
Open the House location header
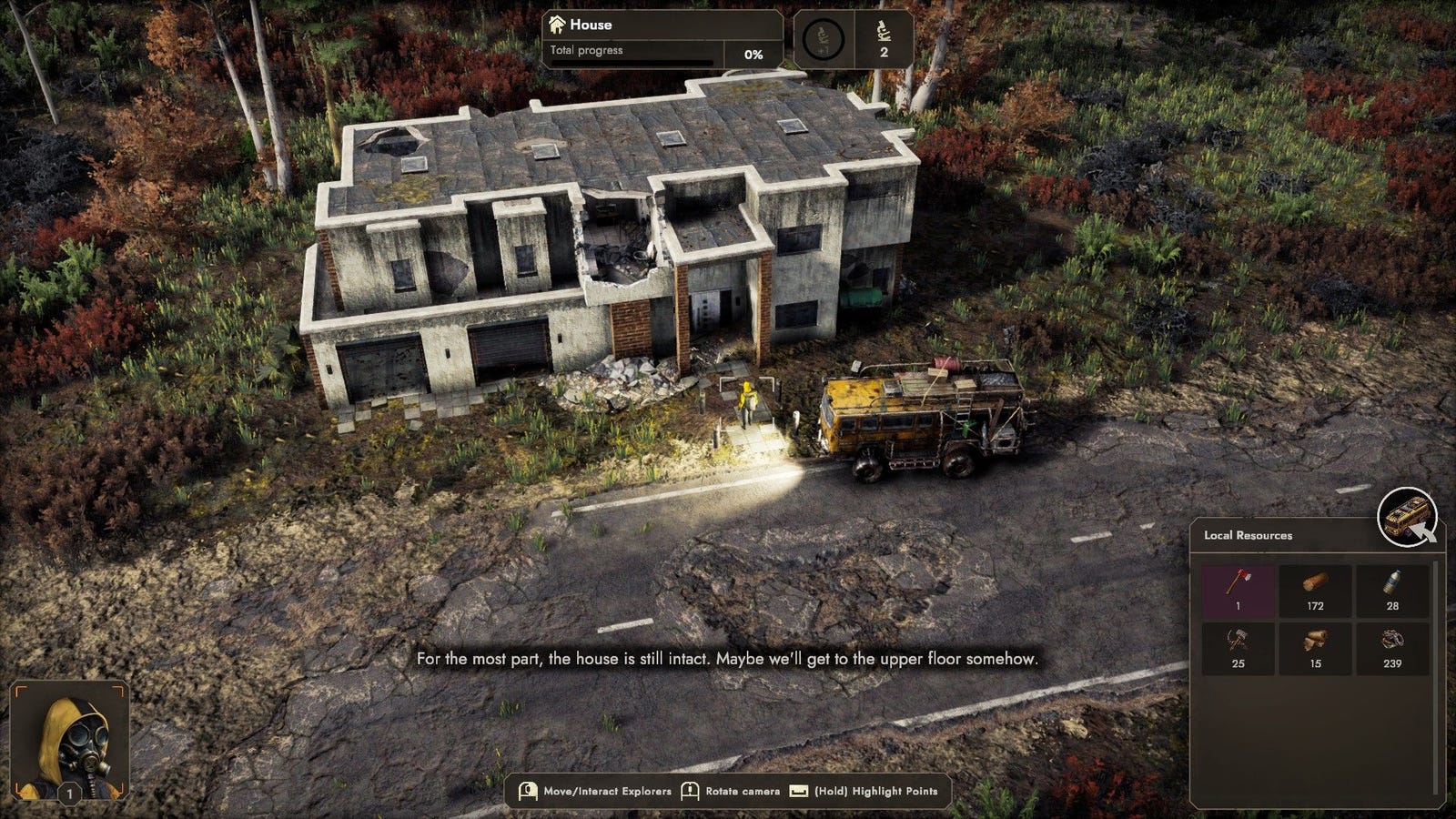[x=662, y=25]
